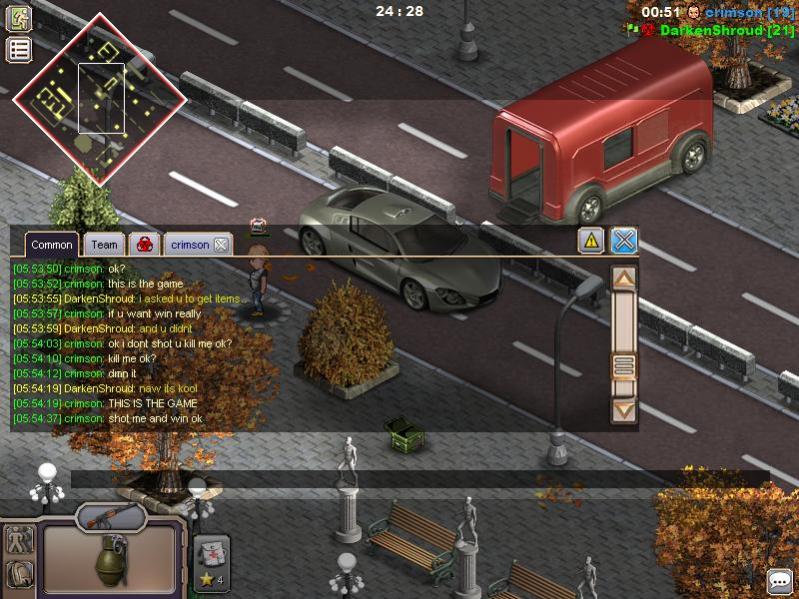
Task: Click the yellow warning triangle button
Action: tap(591, 240)
